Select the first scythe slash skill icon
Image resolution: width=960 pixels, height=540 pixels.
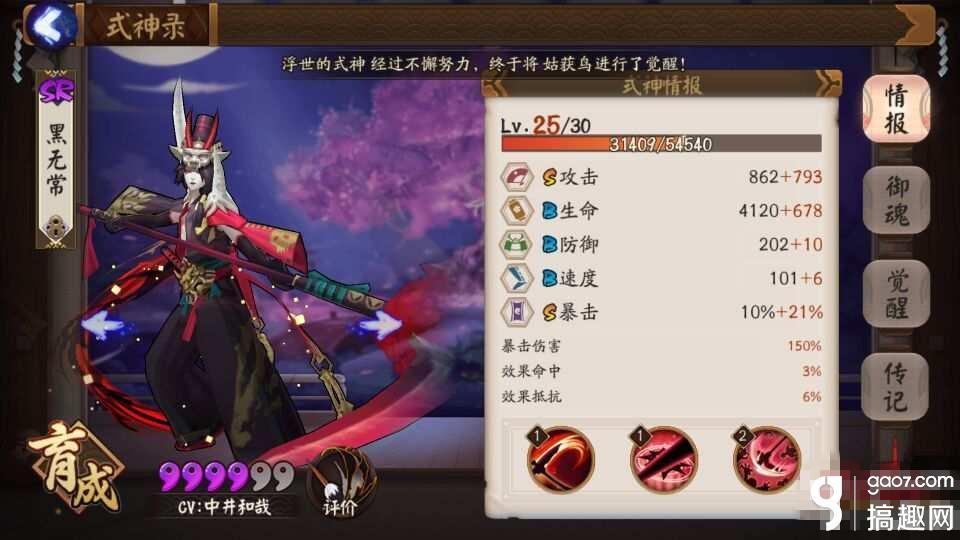pyautogui.click(x=562, y=459)
